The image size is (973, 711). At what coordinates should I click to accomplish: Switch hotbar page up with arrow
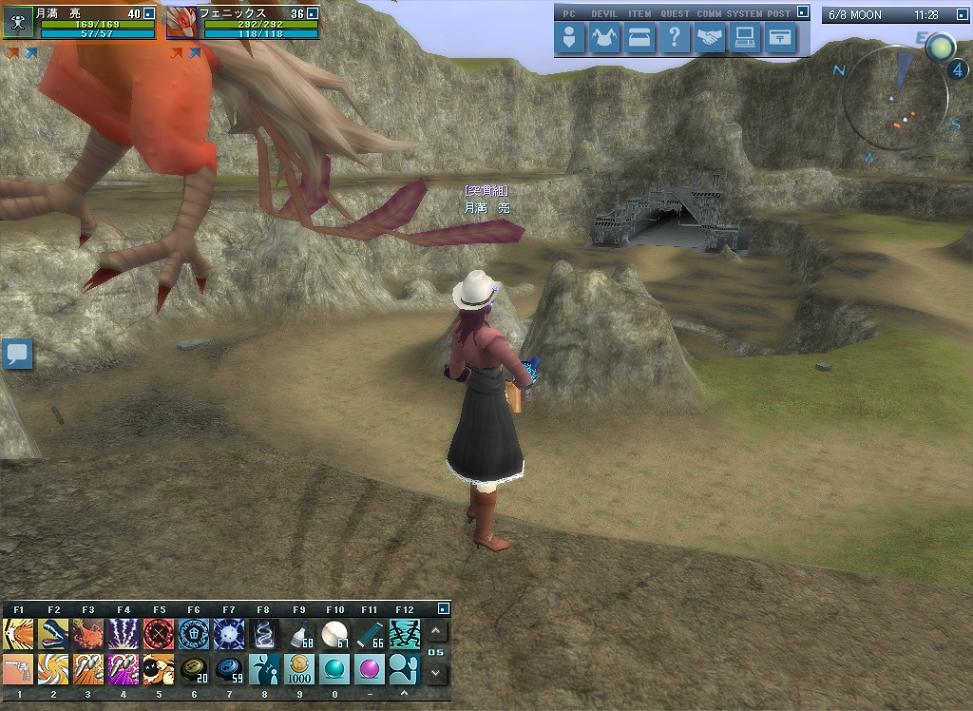coord(437,631)
